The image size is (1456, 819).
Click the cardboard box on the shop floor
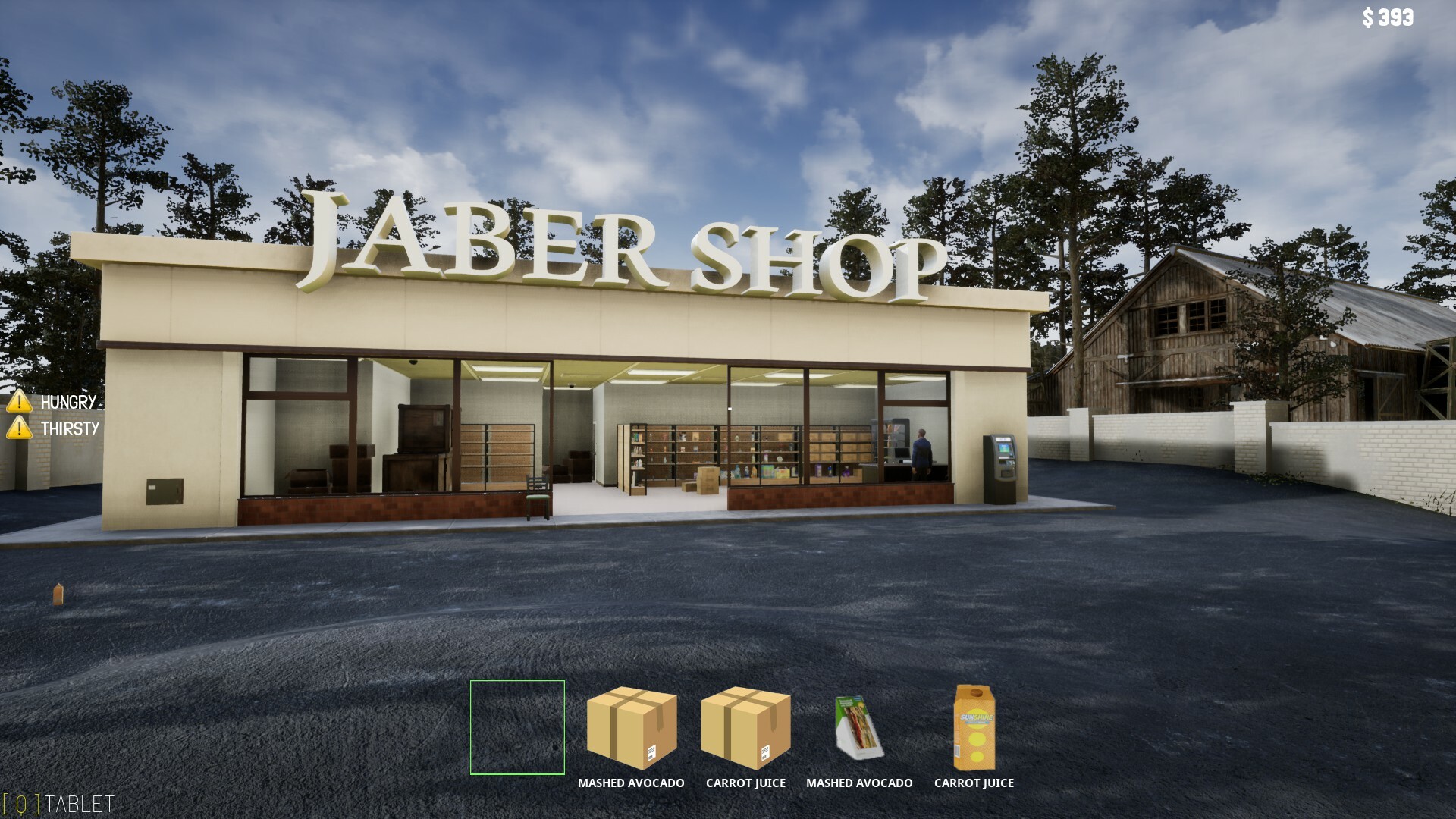(x=708, y=480)
